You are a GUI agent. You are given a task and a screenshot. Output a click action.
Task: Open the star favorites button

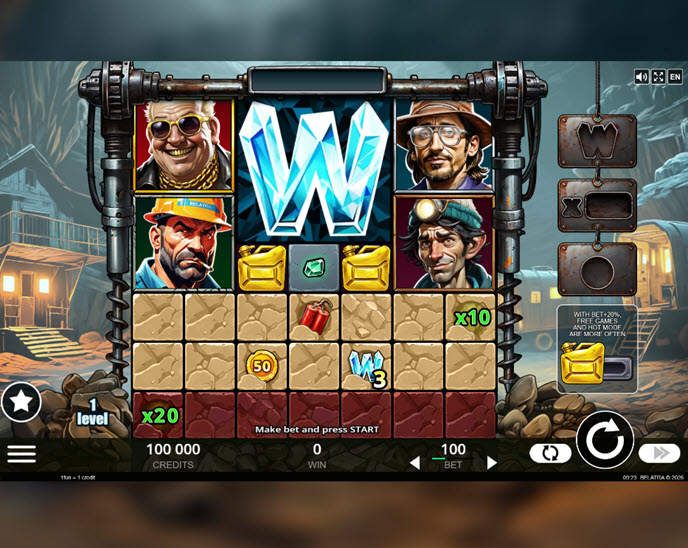(x=20, y=401)
